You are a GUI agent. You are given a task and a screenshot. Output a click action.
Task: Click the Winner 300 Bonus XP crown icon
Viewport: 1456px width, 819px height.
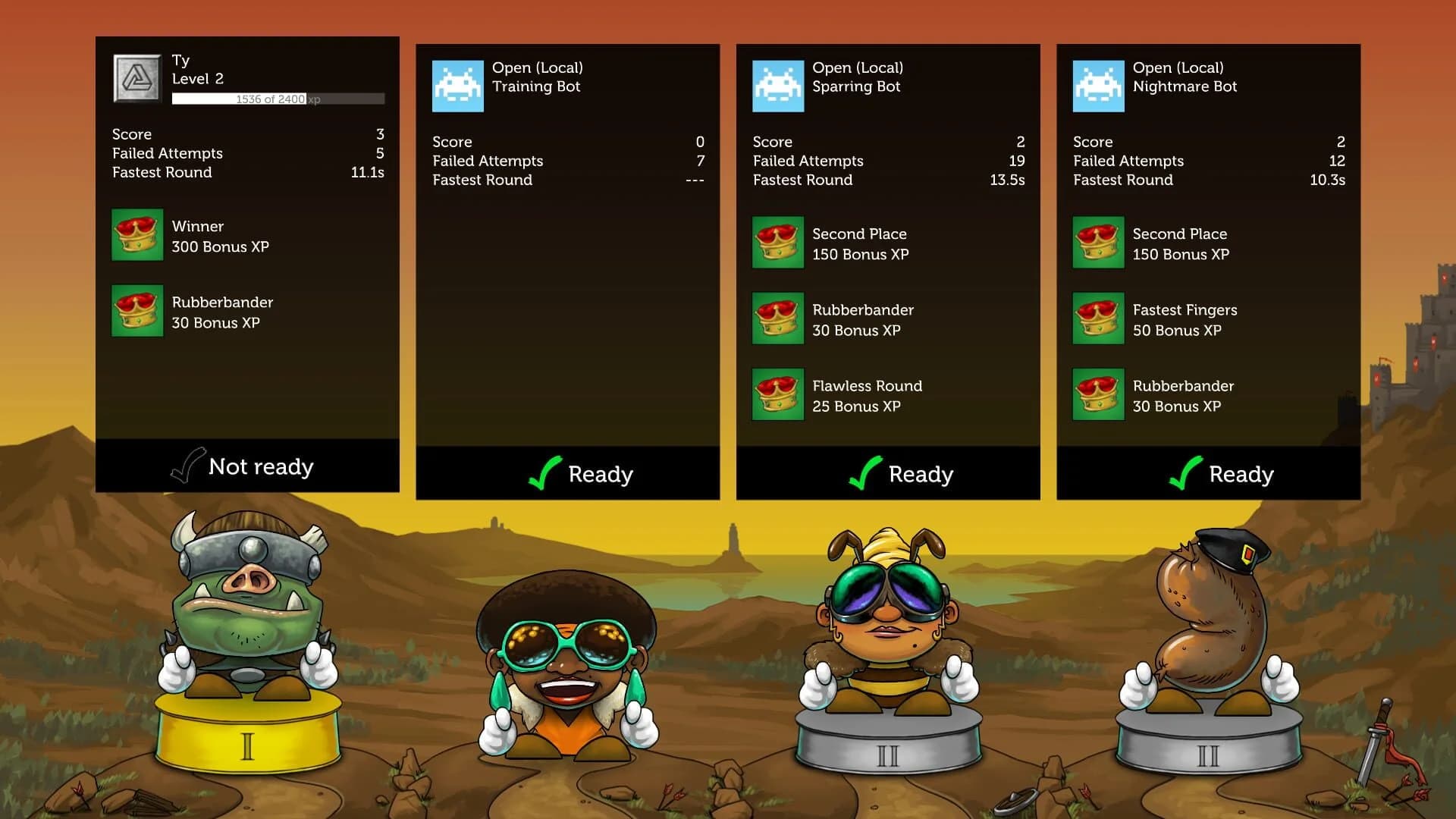coord(137,235)
